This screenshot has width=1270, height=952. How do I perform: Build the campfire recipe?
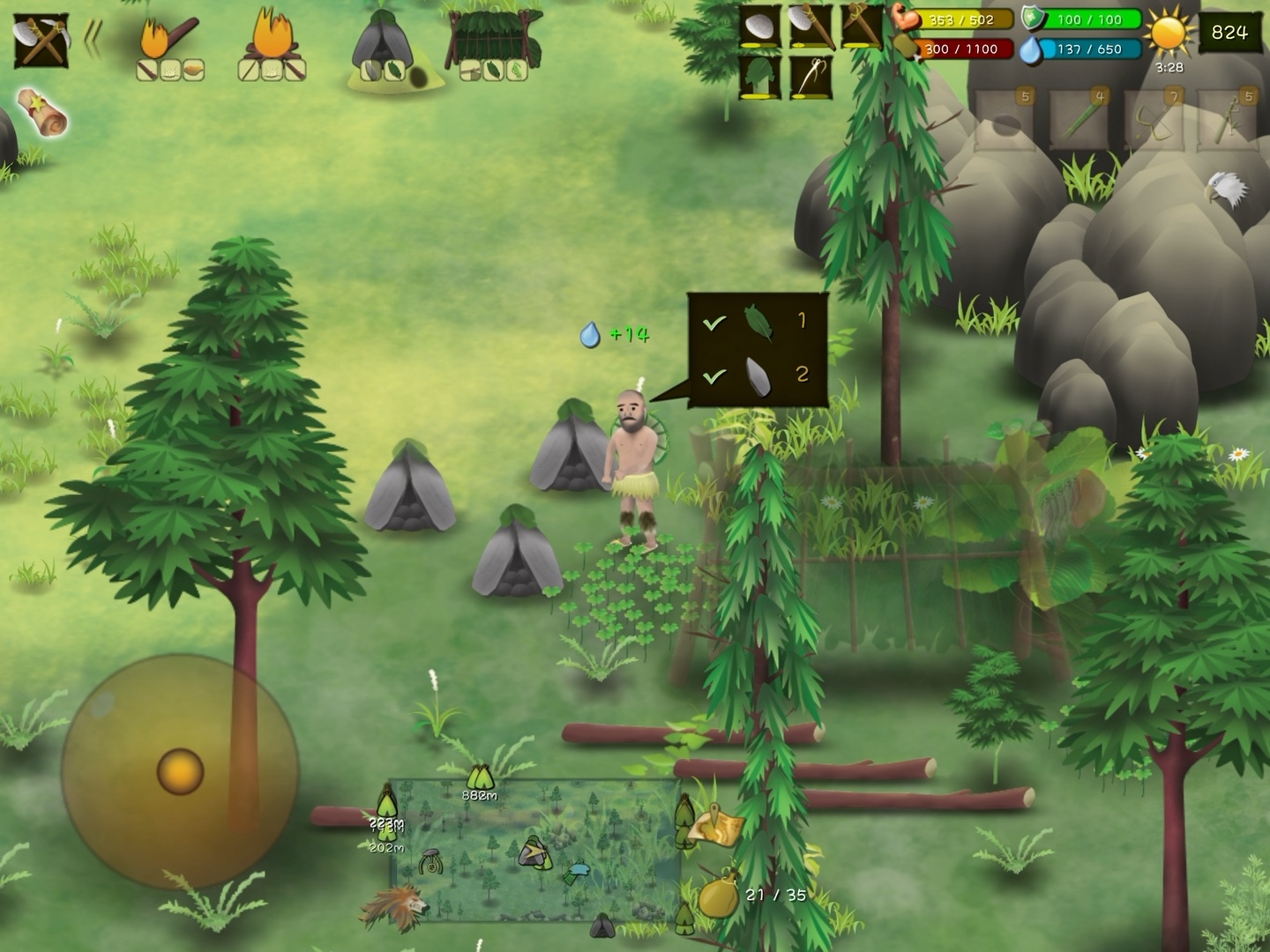coord(272,46)
